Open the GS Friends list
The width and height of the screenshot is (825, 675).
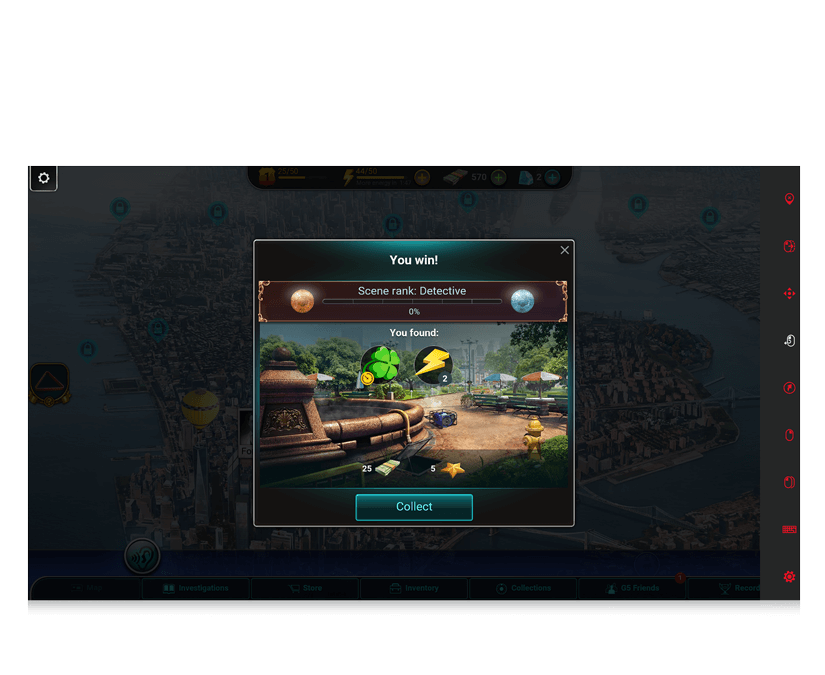(x=633, y=588)
